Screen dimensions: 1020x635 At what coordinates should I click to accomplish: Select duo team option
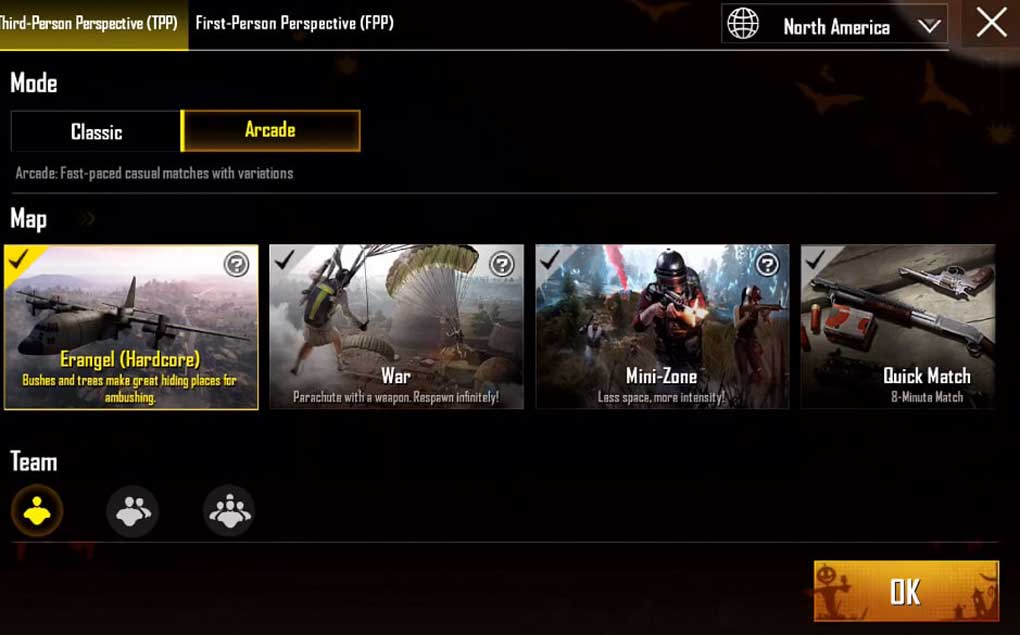click(132, 512)
